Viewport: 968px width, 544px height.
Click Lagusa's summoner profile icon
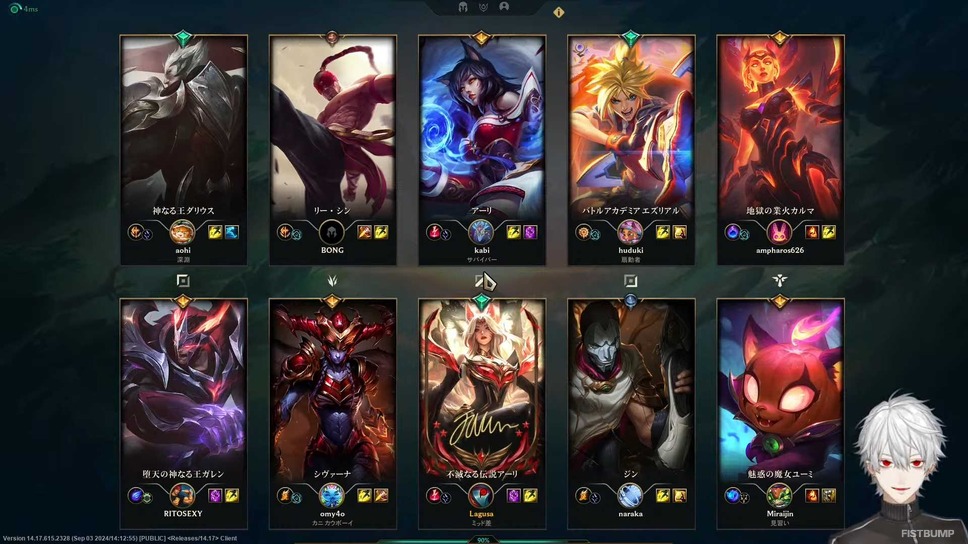coord(482,495)
